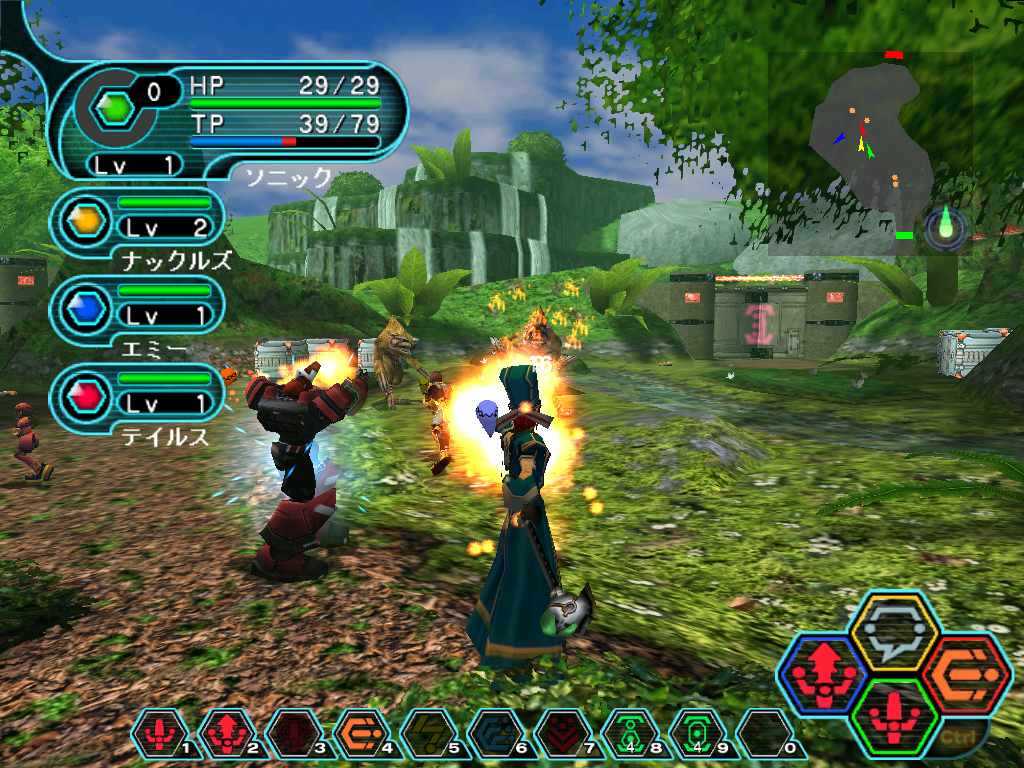
Task: Open chat via the speech bubble hexagon
Action: pyautogui.click(x=892, y=632)
